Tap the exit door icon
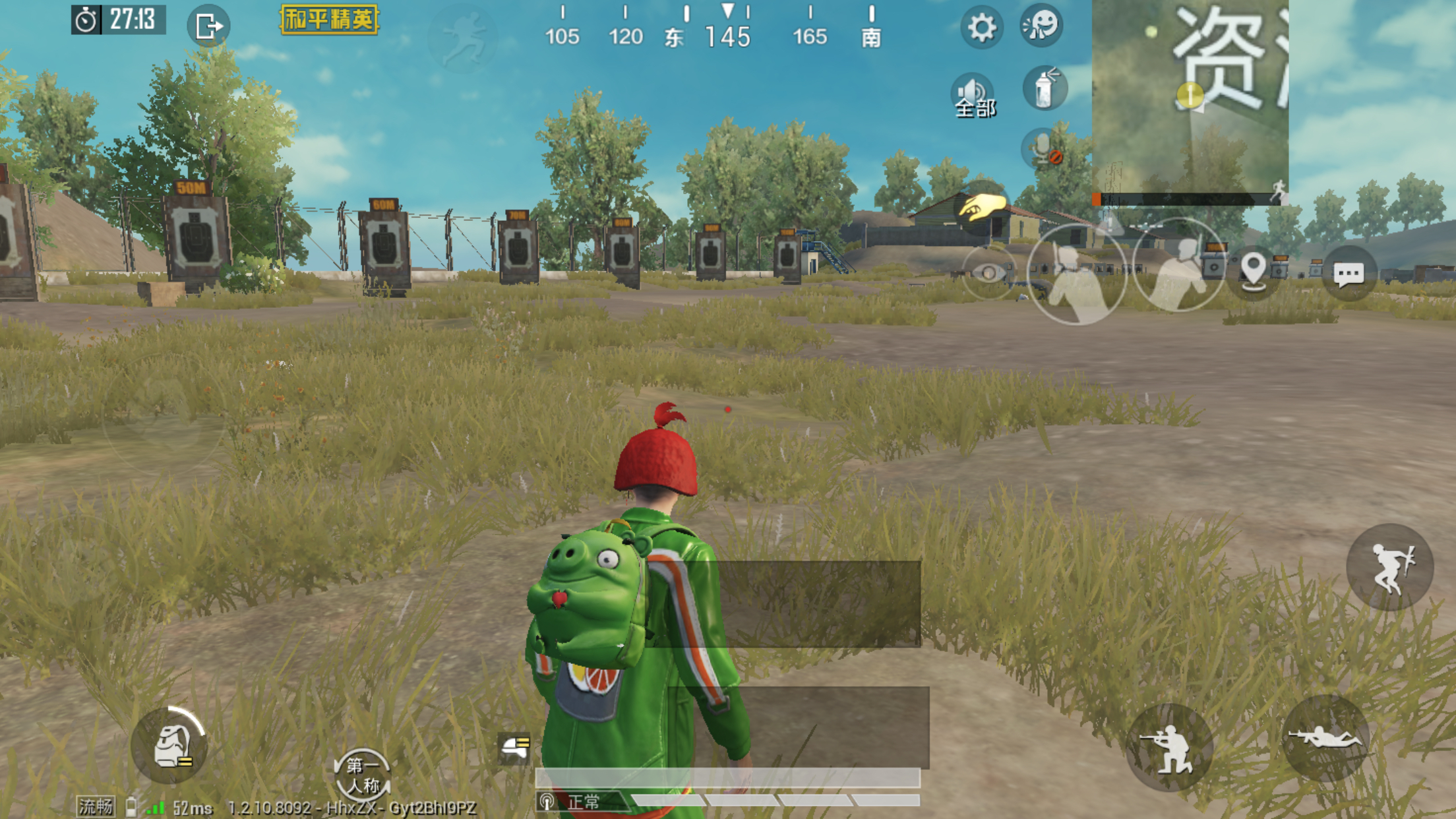This screenshot has width=1456, height=819. click(x=208, y=27)
